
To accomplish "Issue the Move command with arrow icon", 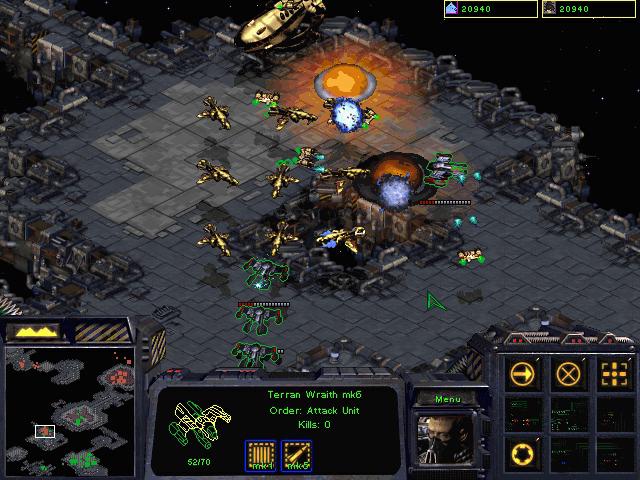I will click(x=523, y=375).
